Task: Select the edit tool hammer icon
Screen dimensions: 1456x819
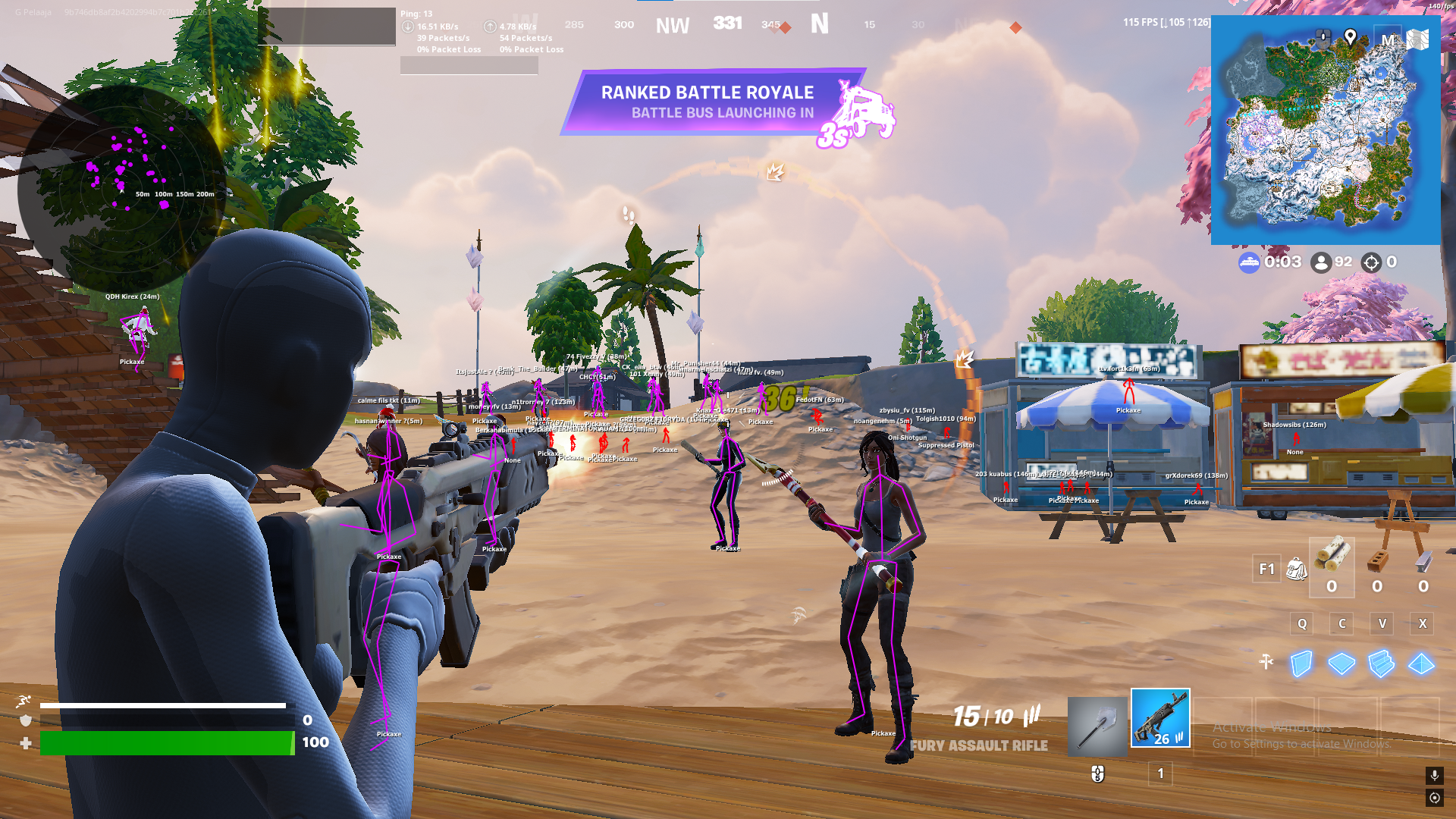Action: [x=1265, y=660]
